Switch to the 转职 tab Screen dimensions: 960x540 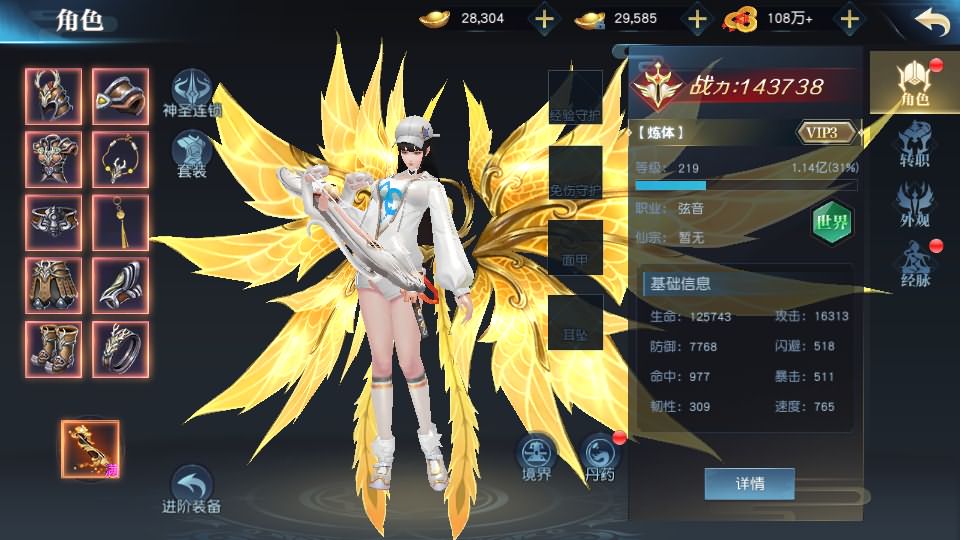tap(915, 144)
